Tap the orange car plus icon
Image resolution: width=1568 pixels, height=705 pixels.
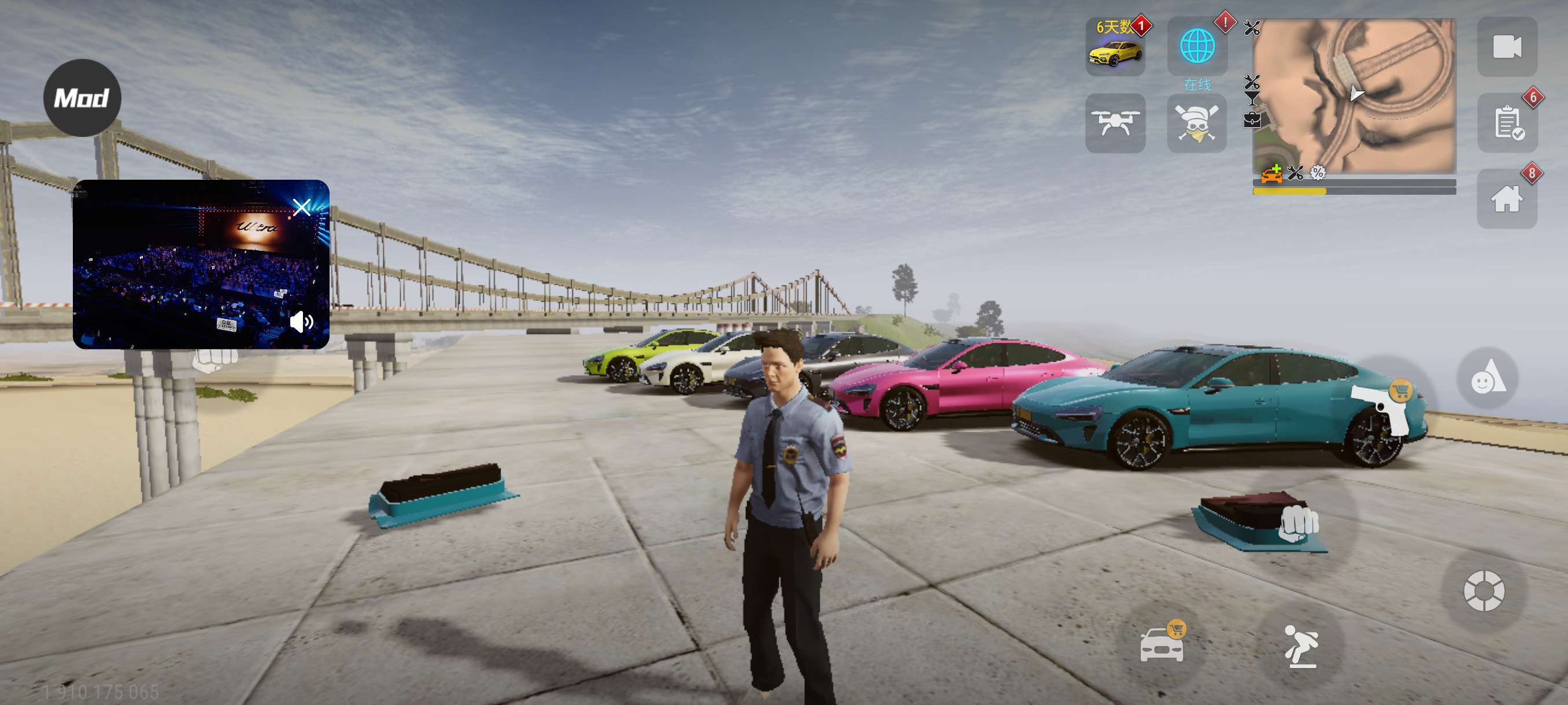tap(1271, 175)
